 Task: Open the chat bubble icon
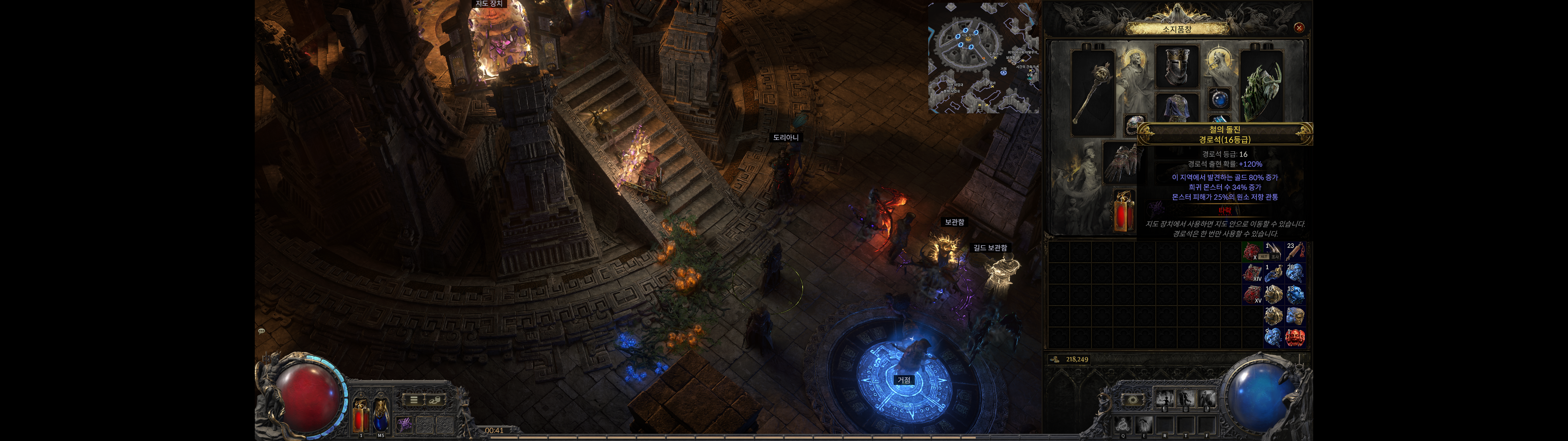pos(261,331)
